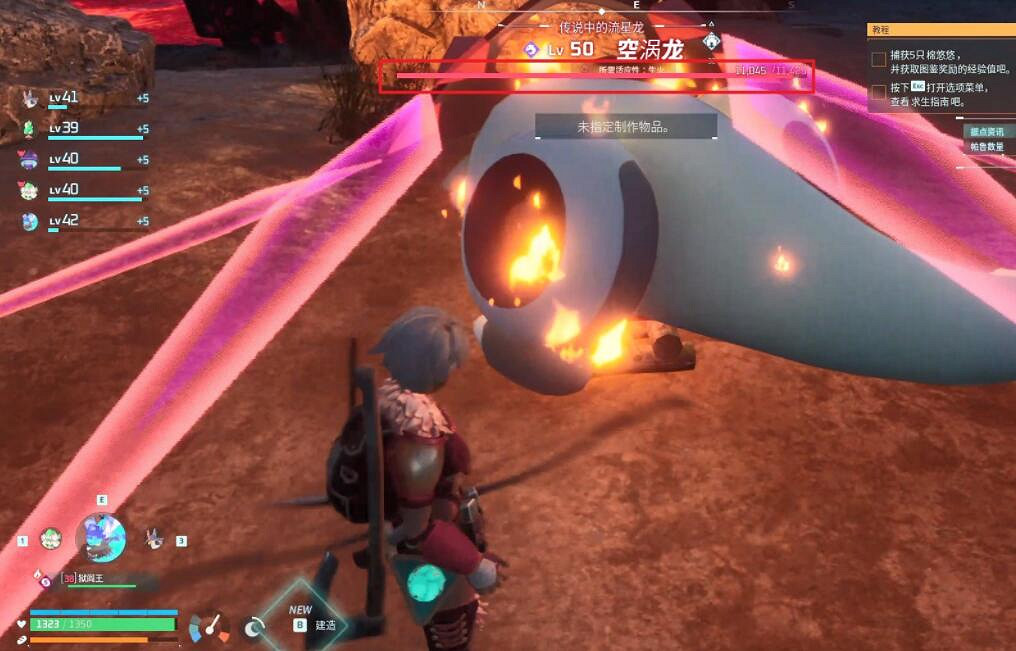Viewport: 1016px width, 651px height.
Task: Show the 帕鲁数量 pal count entry
Action: 985,146
